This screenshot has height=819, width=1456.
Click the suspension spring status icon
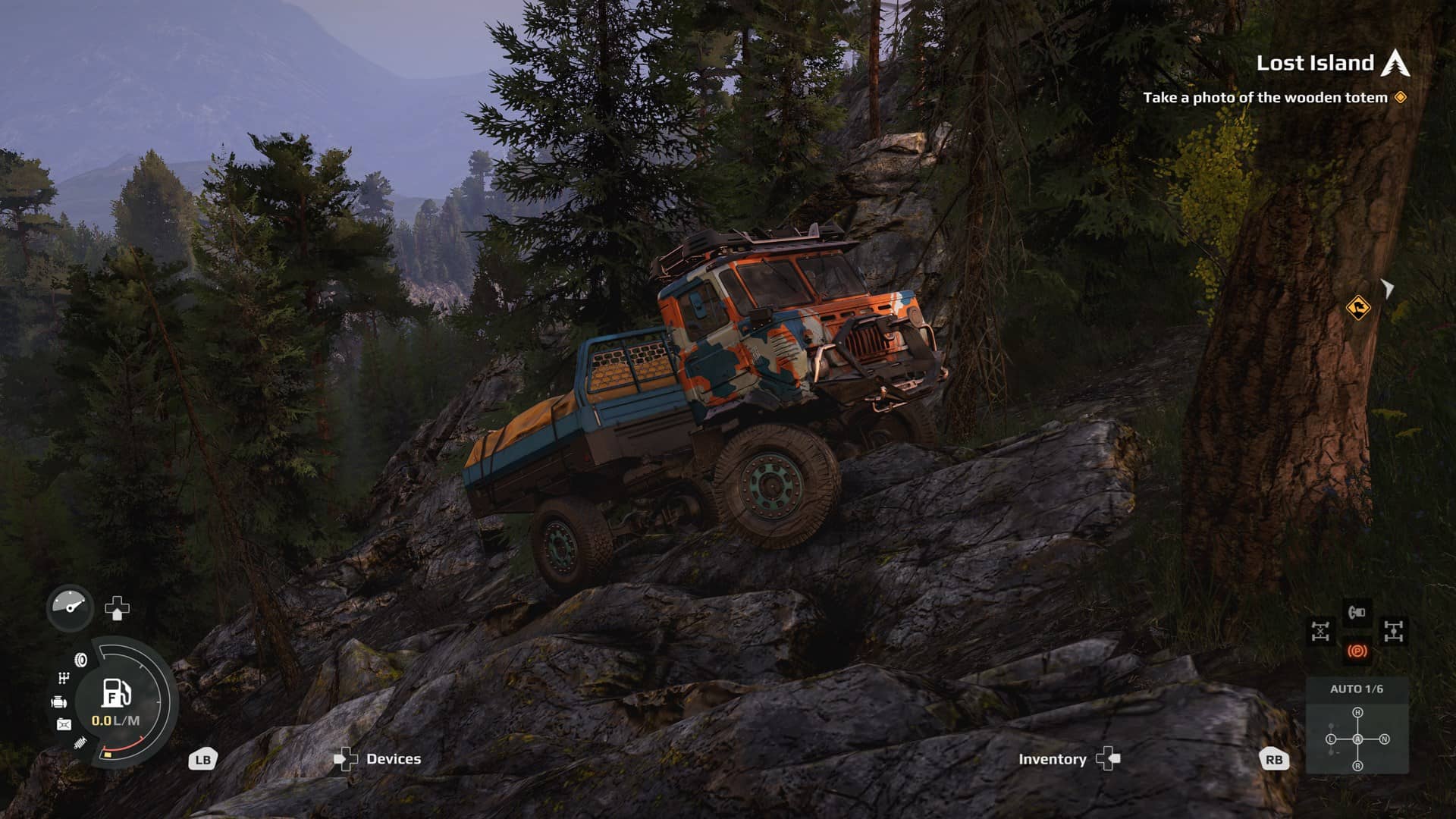[80, 744]
